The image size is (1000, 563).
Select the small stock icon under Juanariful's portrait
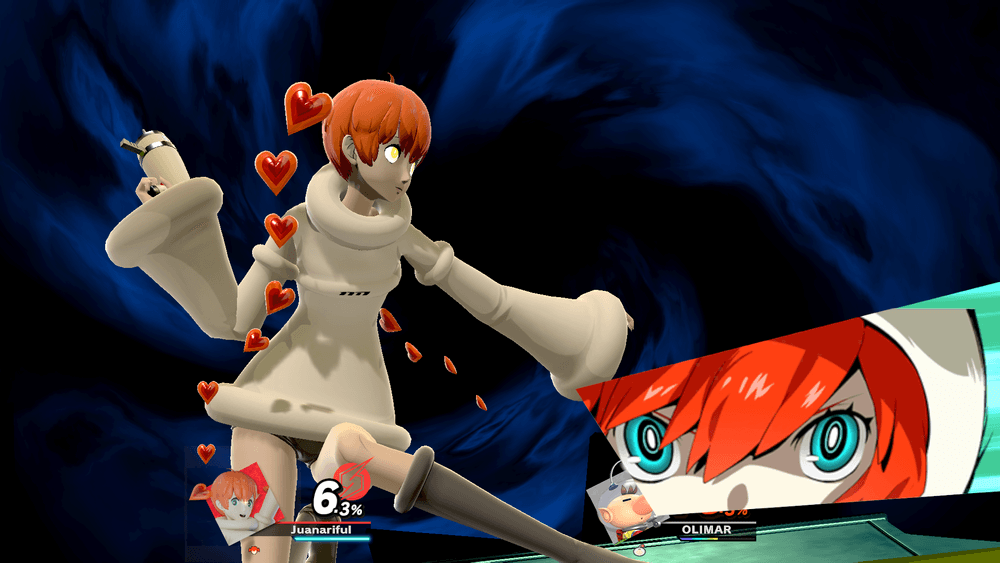(253, 550)
